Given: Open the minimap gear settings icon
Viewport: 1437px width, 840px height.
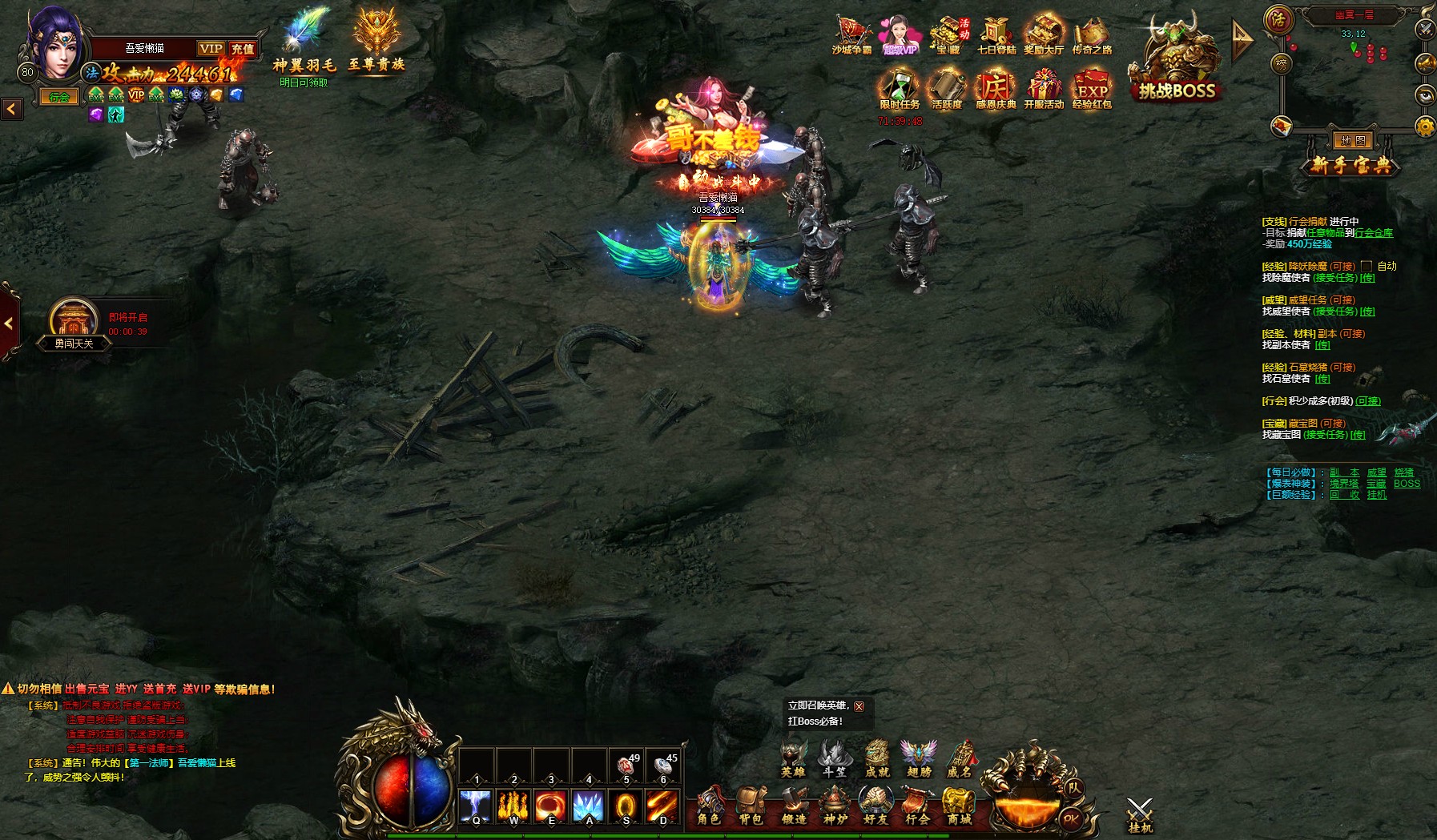Looking at the screenshot, I should pyautogui.click(x=1425, y=127).
